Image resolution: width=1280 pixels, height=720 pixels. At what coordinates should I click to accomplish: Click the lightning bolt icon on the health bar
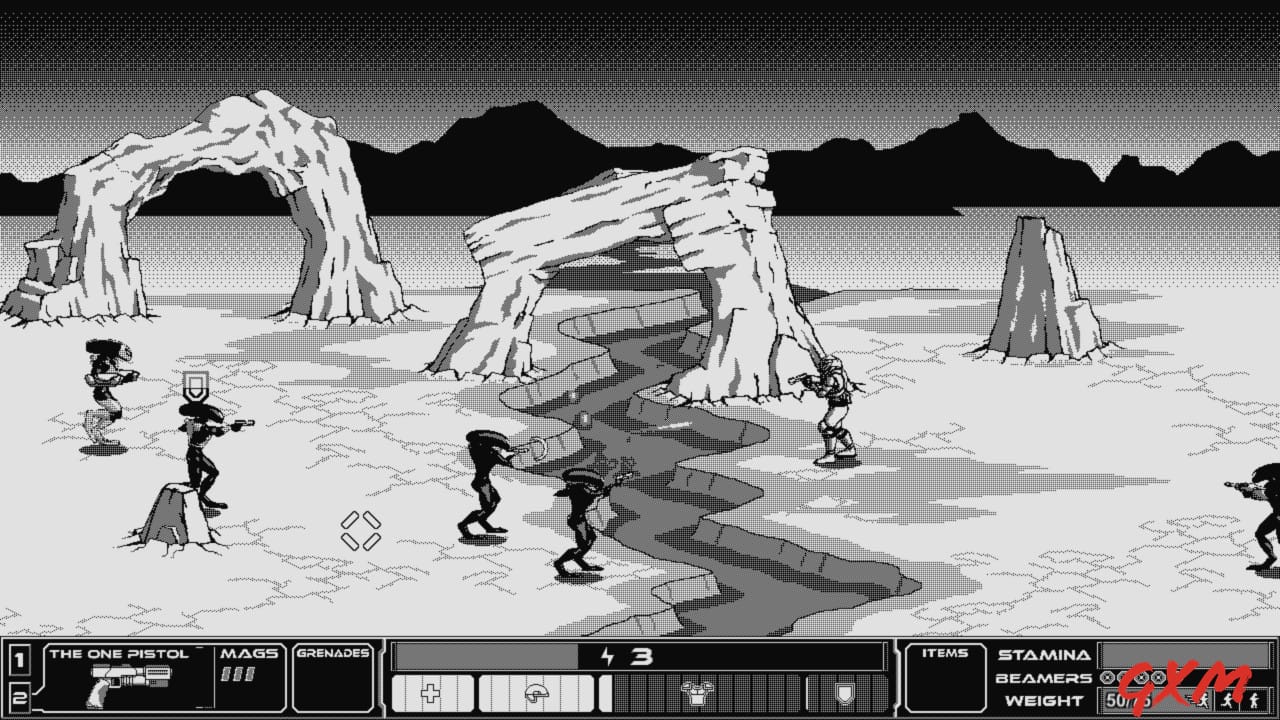(x=607, y=656)
